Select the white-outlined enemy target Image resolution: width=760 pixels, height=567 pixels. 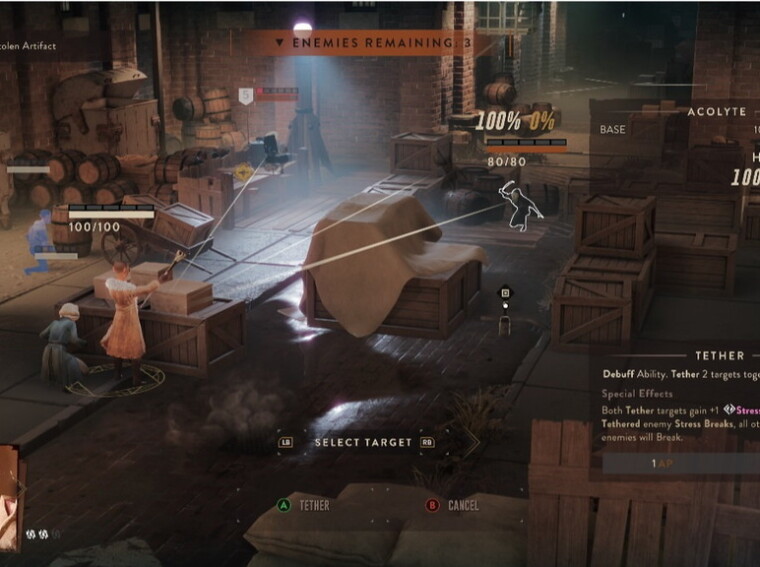(521, 205)
